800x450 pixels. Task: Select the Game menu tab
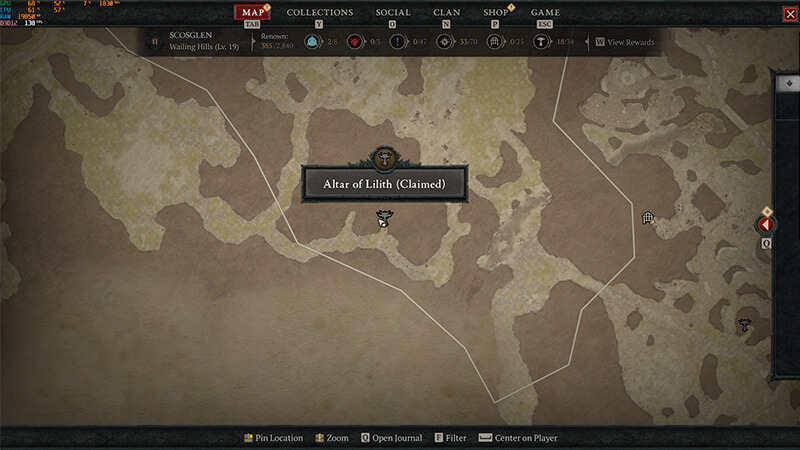pyautogui.click(x=545, y=12)
